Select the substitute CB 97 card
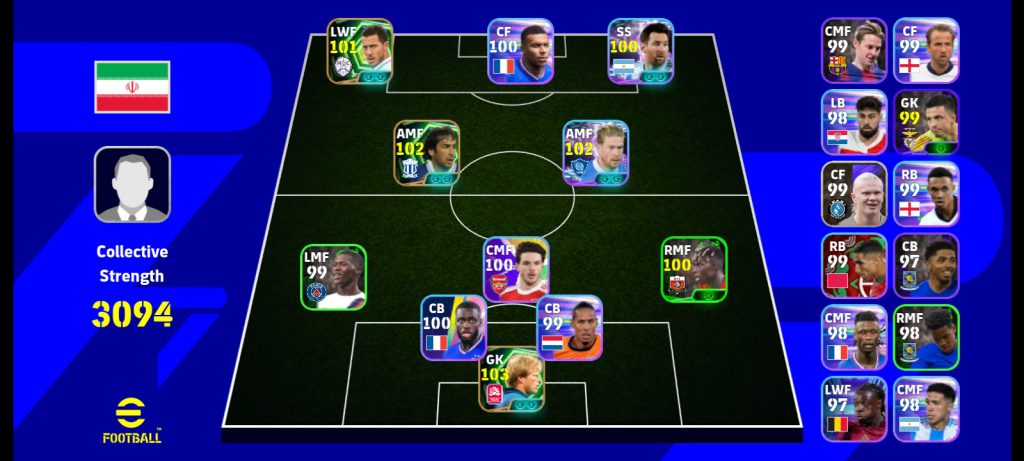Screen dimensions: 1024x461 point(926,266)
